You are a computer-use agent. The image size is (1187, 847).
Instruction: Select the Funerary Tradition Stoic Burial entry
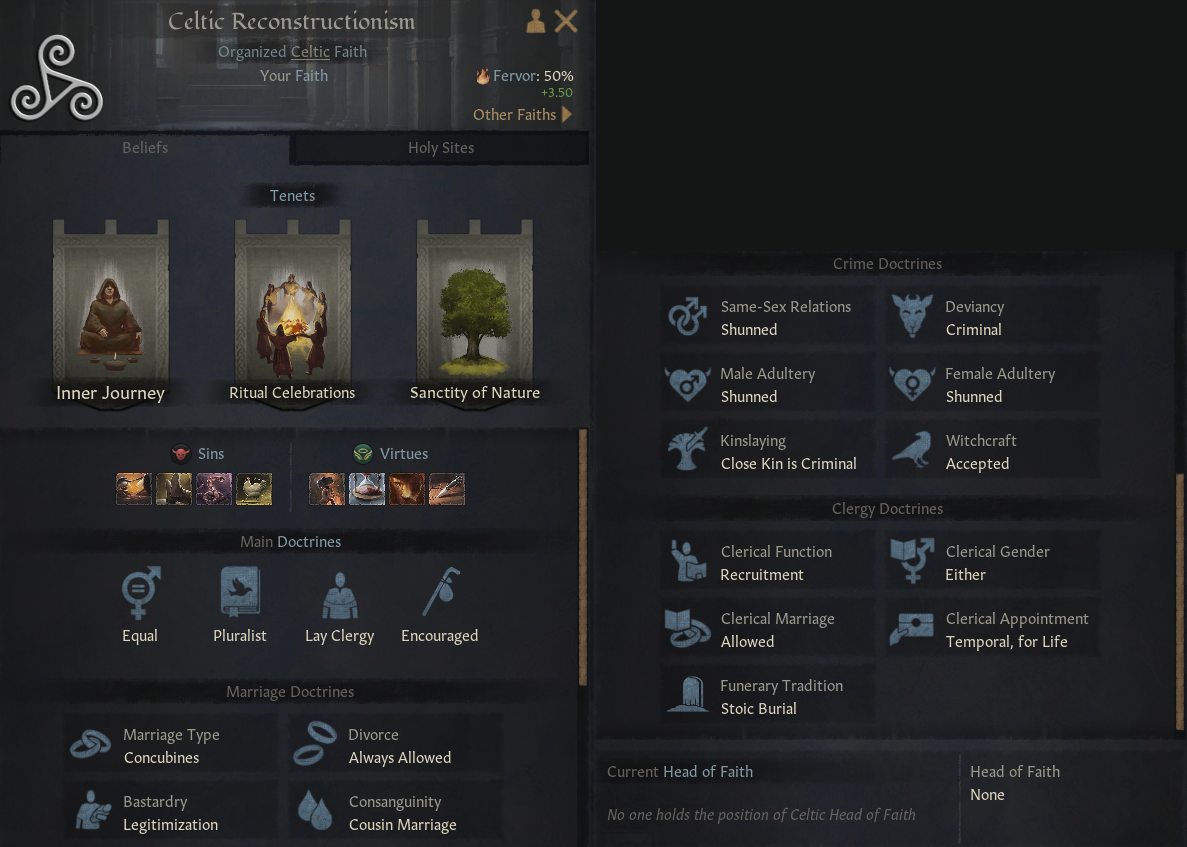coord(767,697)
